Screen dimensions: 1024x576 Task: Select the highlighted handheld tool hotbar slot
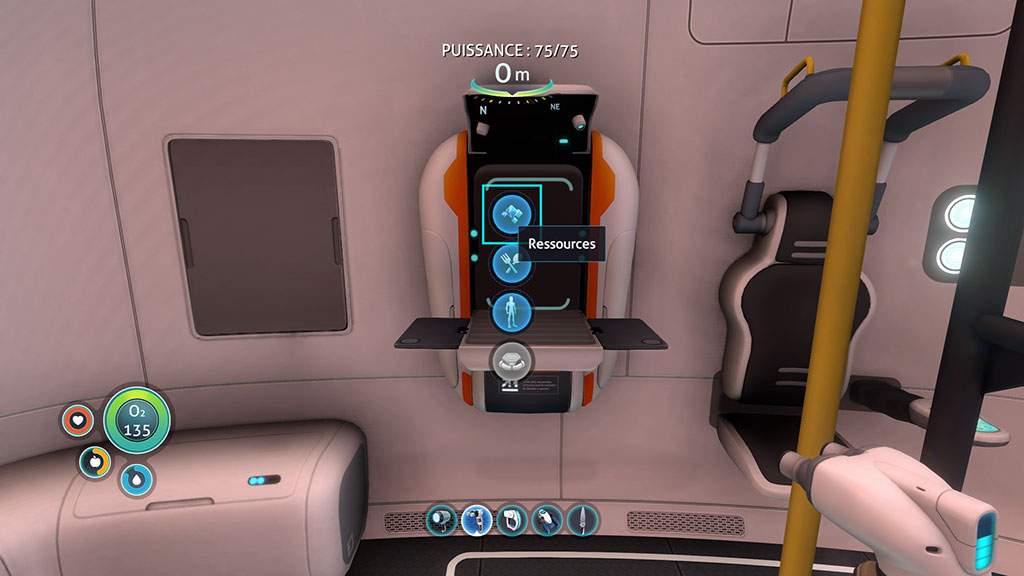[475, 519]
